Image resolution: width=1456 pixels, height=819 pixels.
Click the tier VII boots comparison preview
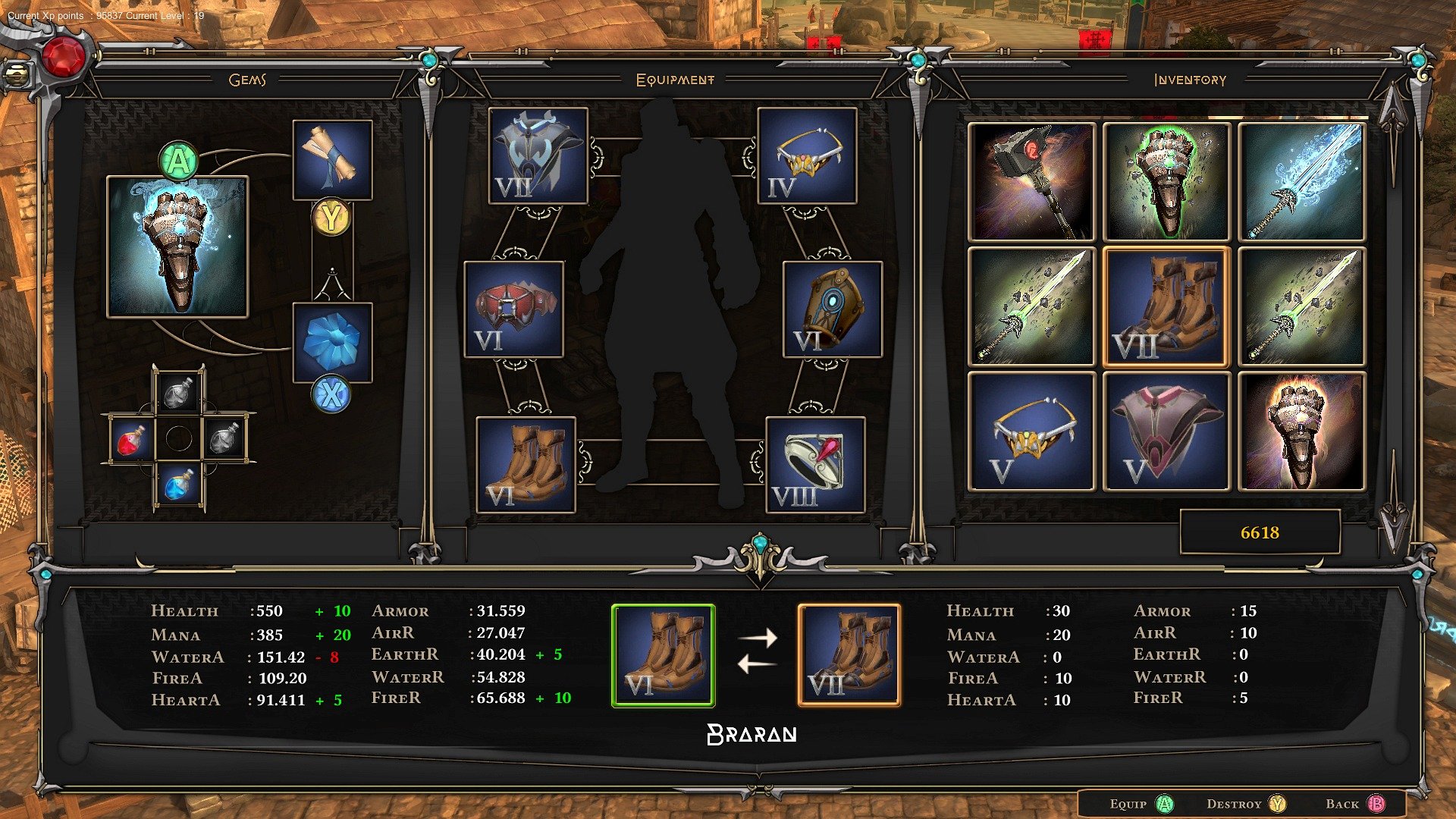849,656
